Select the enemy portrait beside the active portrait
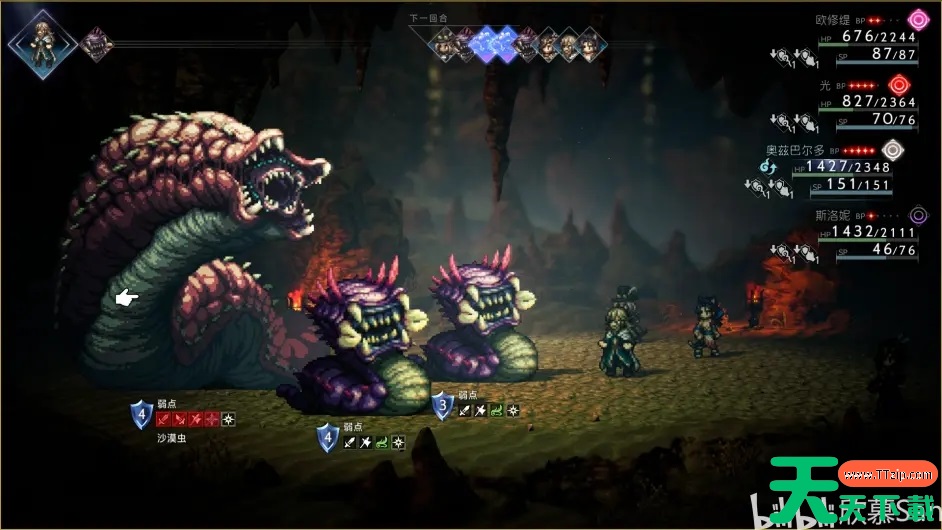The image size is (942, 530). pyautogui.click(x=96, y=44)
